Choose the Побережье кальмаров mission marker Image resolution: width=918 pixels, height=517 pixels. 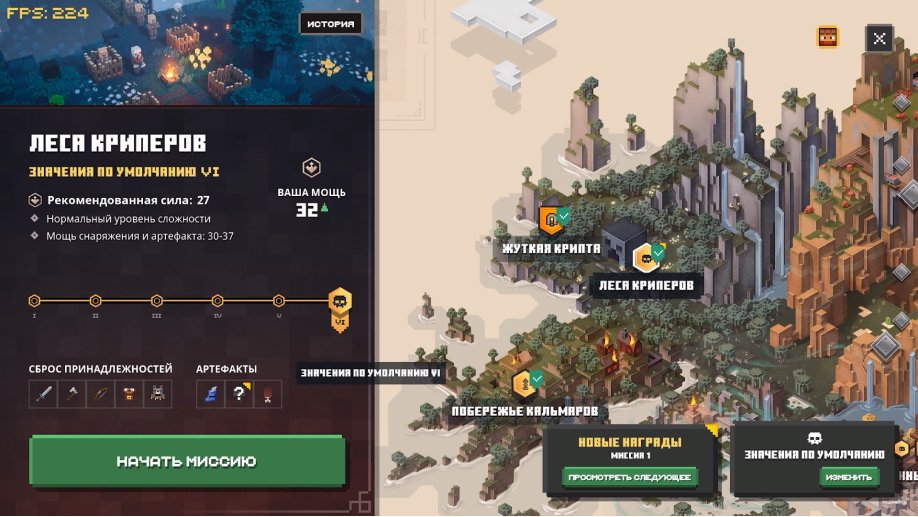click(x=522, y=383)
